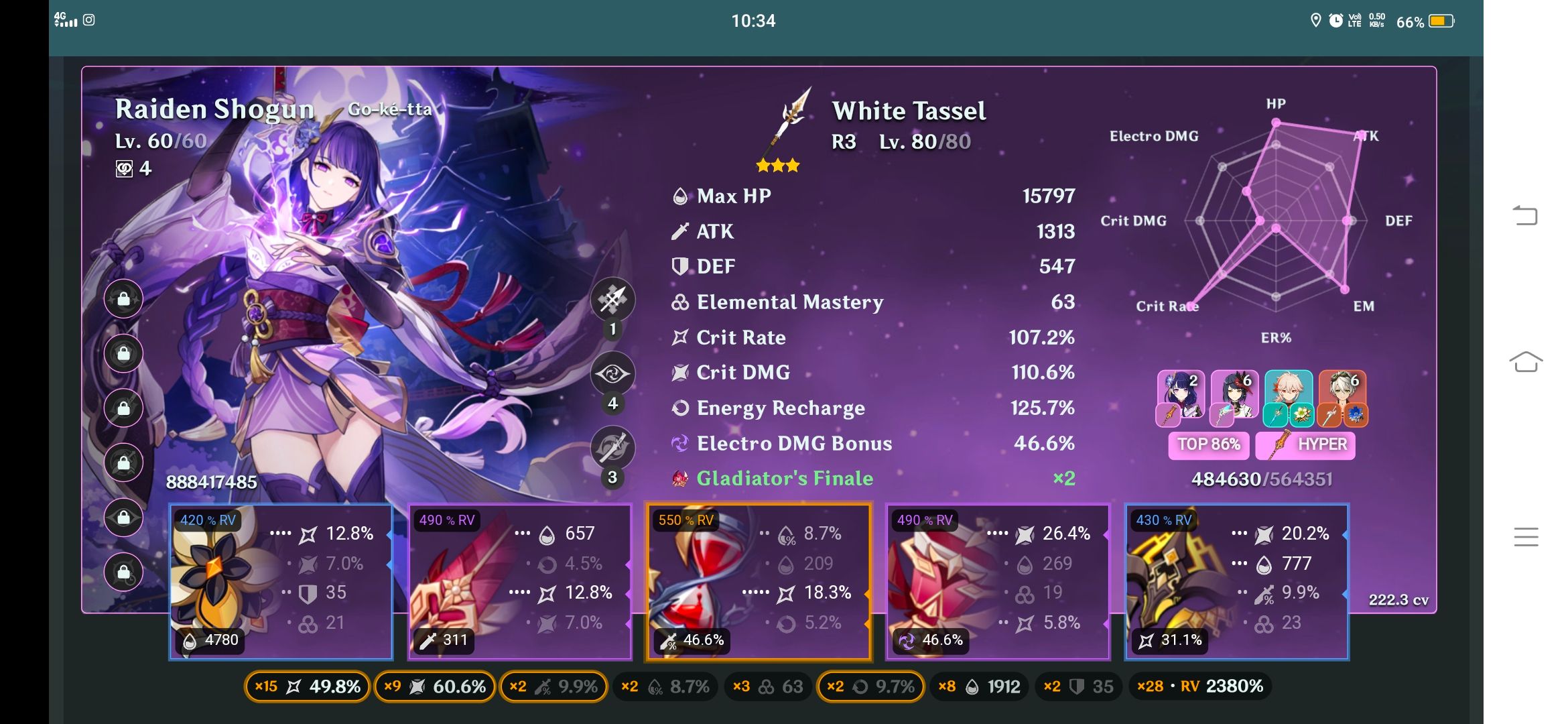Click the x15 Crit Rate 49.8% summary pill
This screenshot has height=724, width=1568.
(x=307, y=686)
